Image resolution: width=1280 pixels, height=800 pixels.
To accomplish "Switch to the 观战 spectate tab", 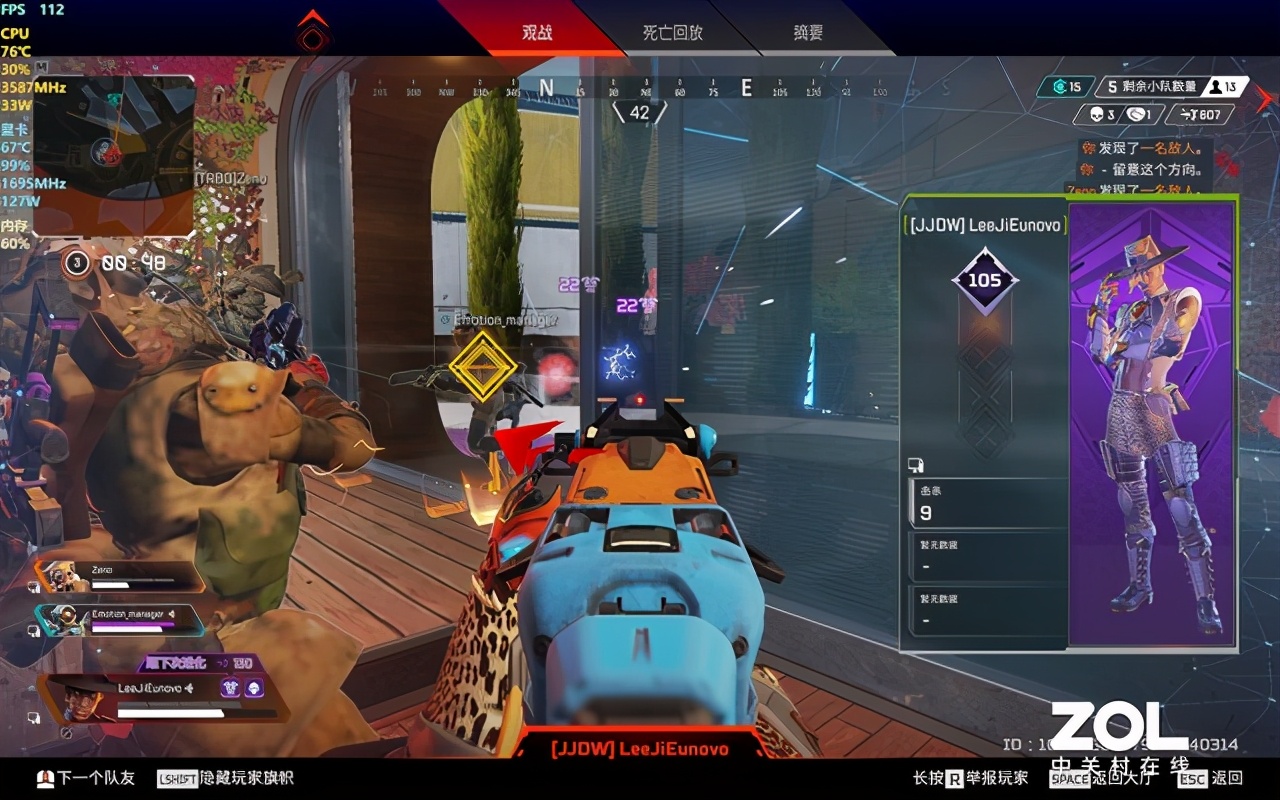I will pyautogui.click(x=537, y=32).
